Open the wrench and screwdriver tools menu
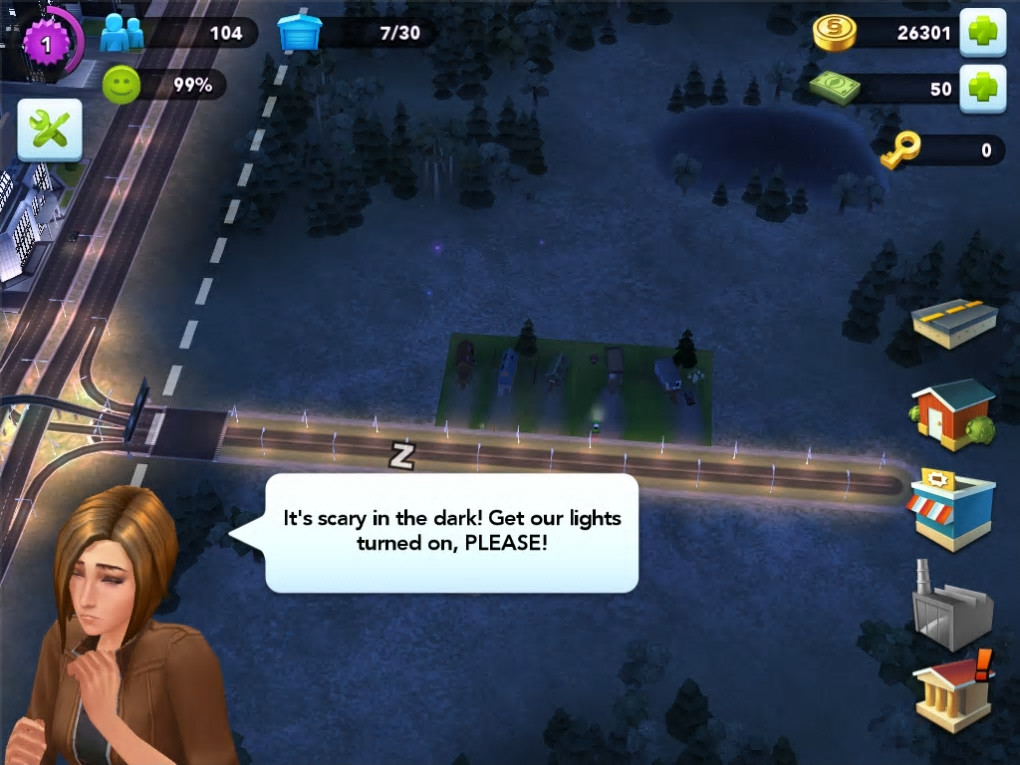This screenshot has width=1020, height=765. tap(49, 130)
